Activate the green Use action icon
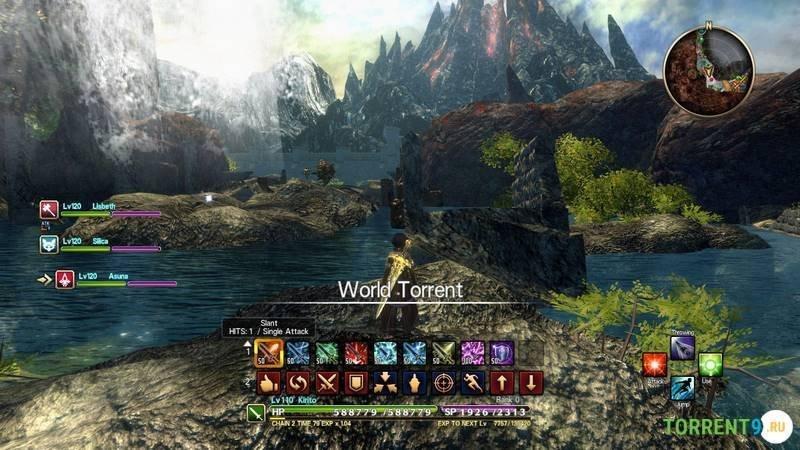The image size is (800, 450). [710, 365]
